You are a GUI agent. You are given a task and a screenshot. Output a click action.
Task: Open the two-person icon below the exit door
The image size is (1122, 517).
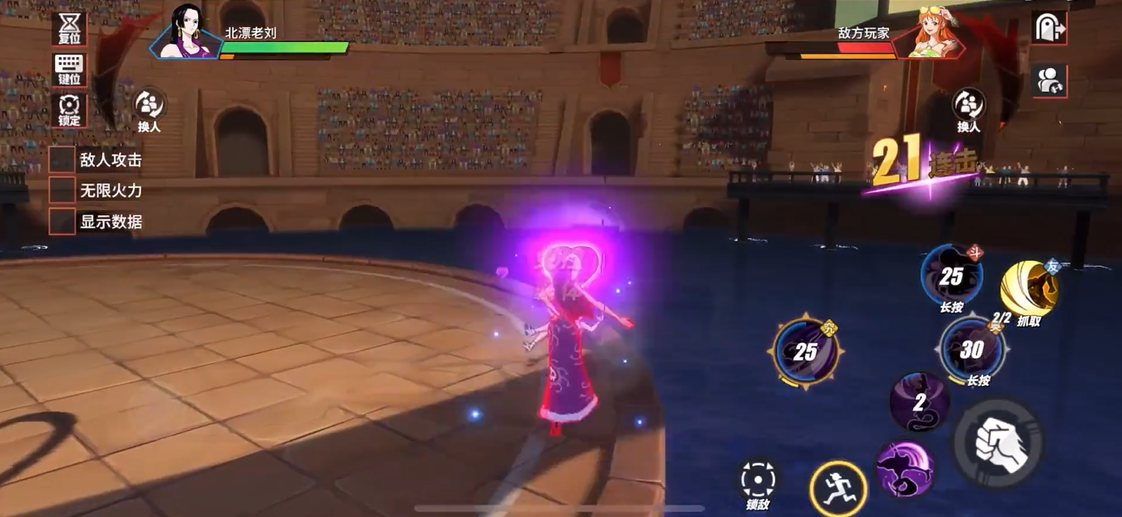click(x=1050, y=81)
